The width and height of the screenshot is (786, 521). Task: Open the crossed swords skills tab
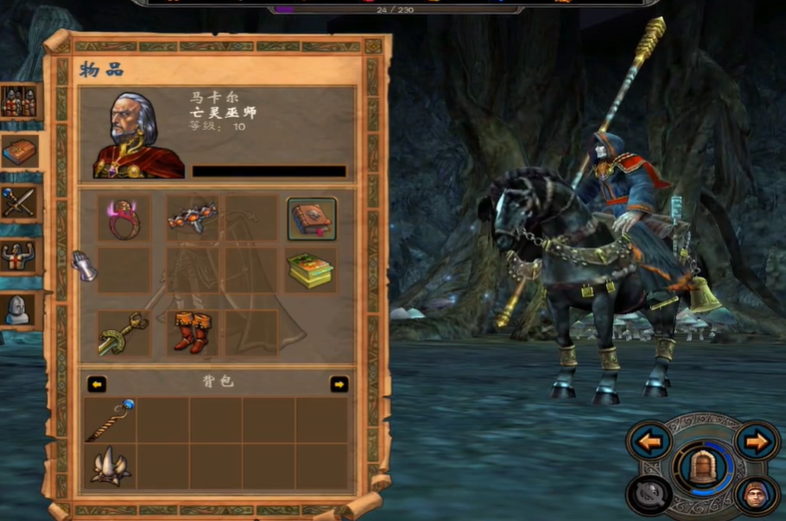18,203
